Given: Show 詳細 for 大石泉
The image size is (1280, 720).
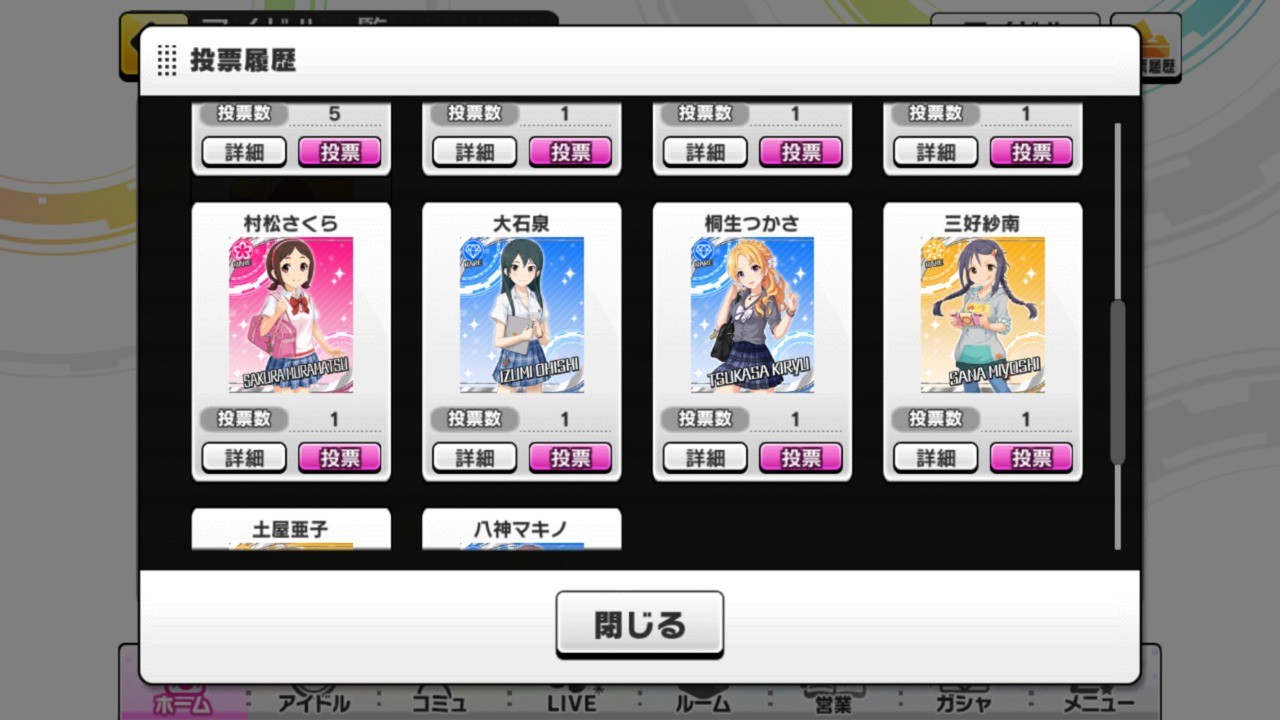Looking at the screenshot, I should click(x=475, y=458).
